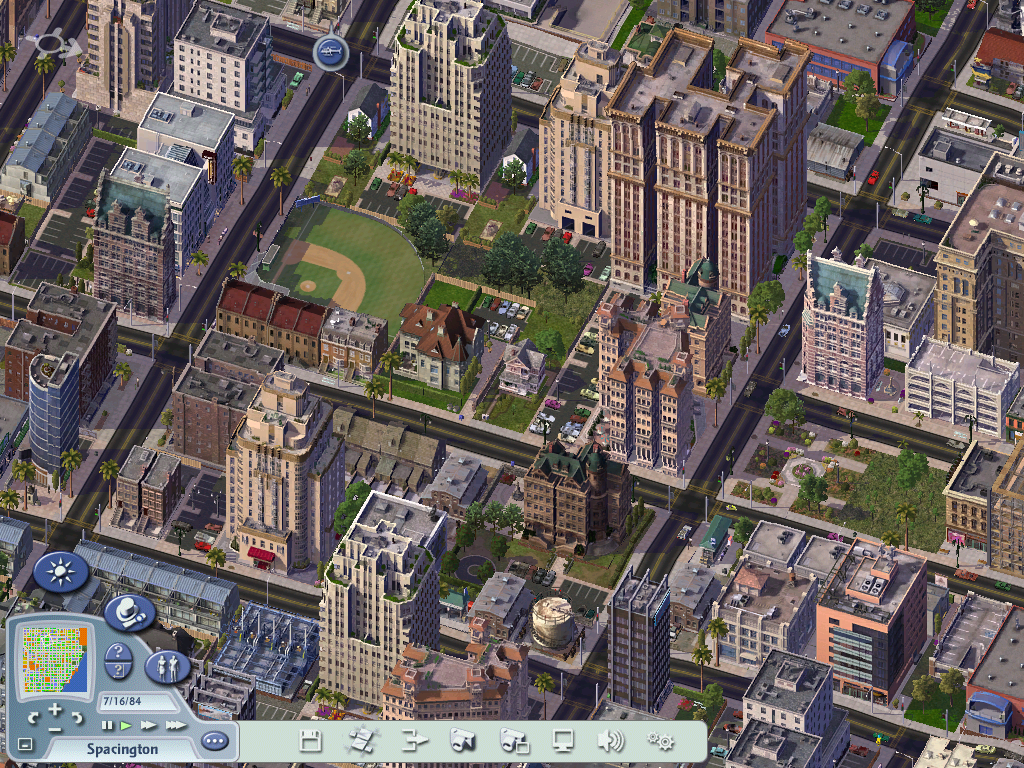The width and height of the screenshot is (1024, 768).
Task: Pause the simulation
Action: point(107,725)
